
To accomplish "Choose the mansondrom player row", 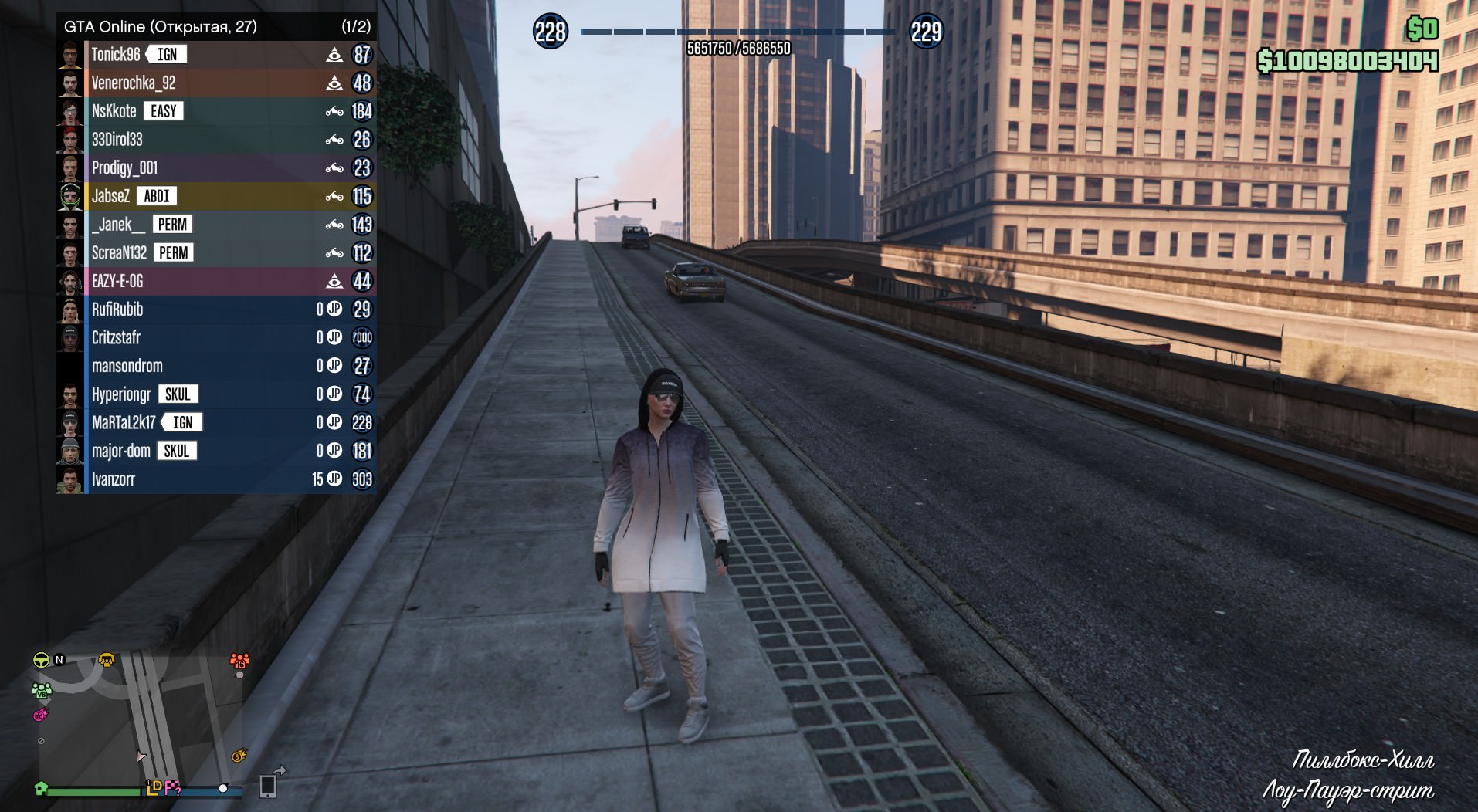I will pyautogui.click(x=127, y=366).
